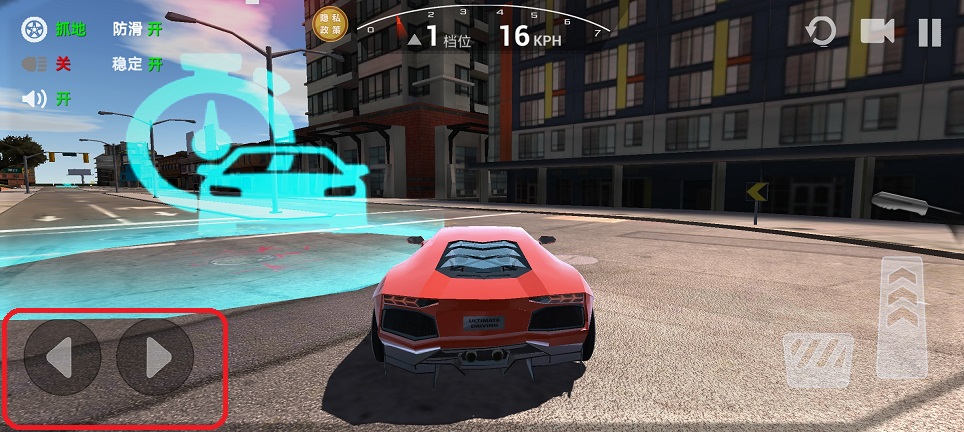This screenshot has width=964, height=432.
Task: Turn on the headlights
Action: pyautogui.click(x=48, y=65)
